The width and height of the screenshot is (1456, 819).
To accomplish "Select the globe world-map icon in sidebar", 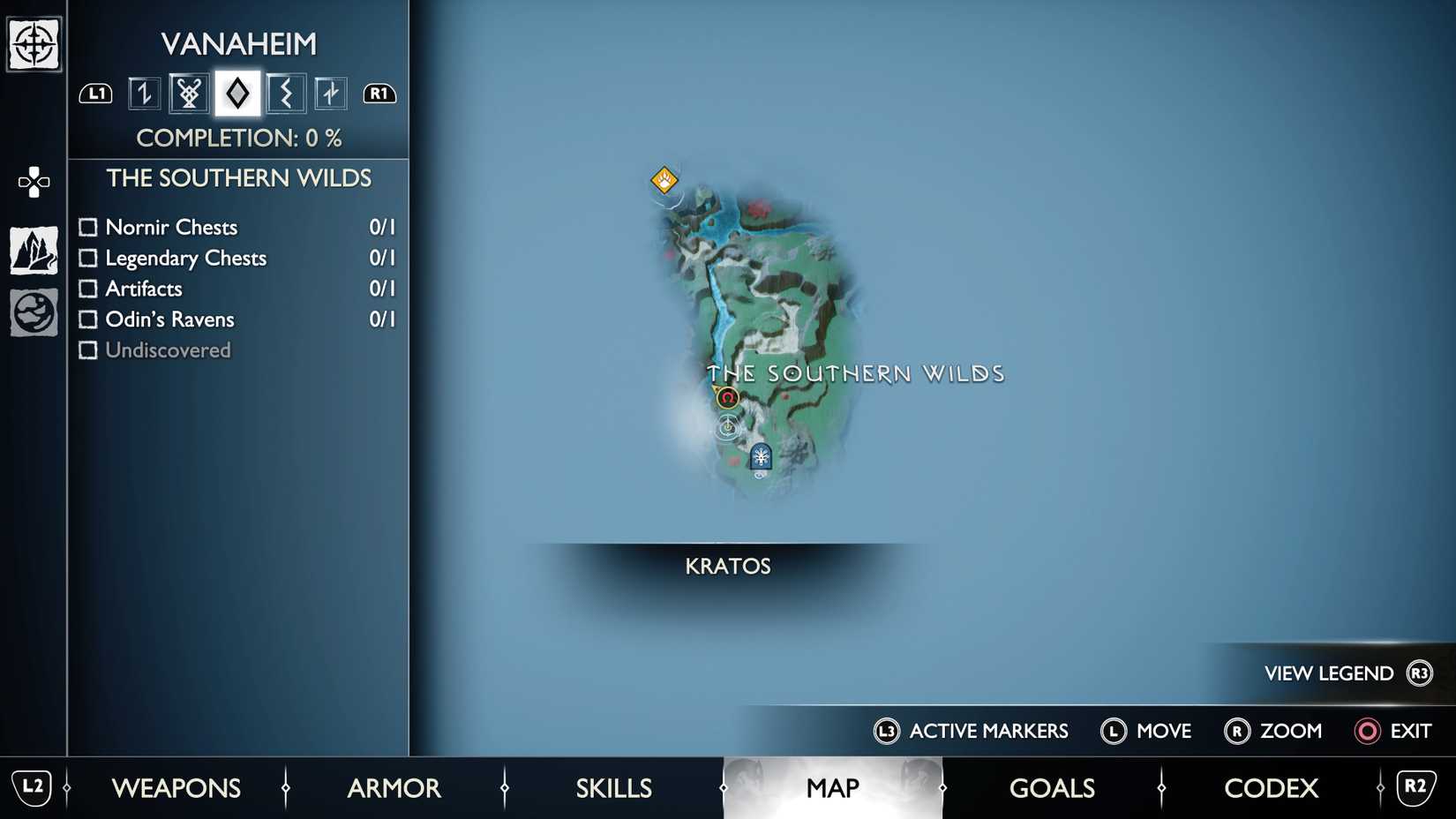I will (x=33, y=312).
